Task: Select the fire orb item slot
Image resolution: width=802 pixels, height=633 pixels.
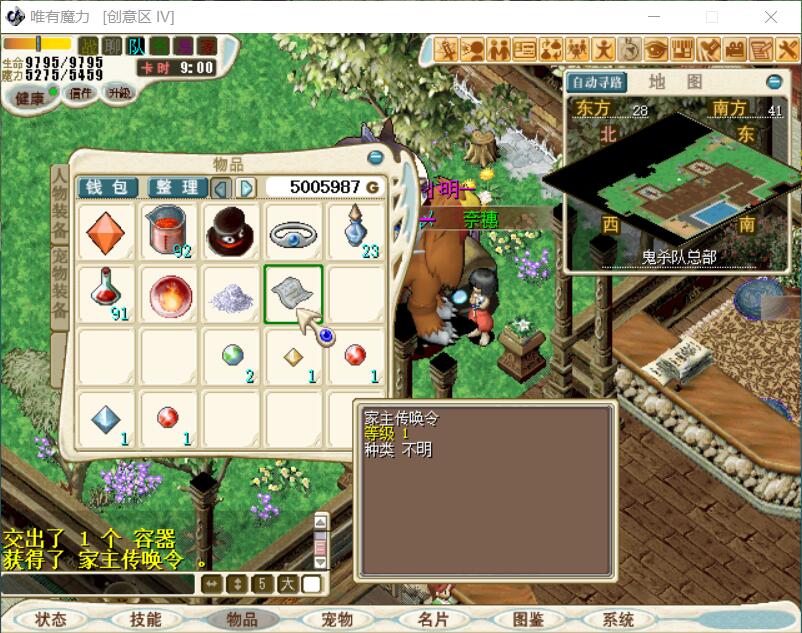Action: click(168, 294)
